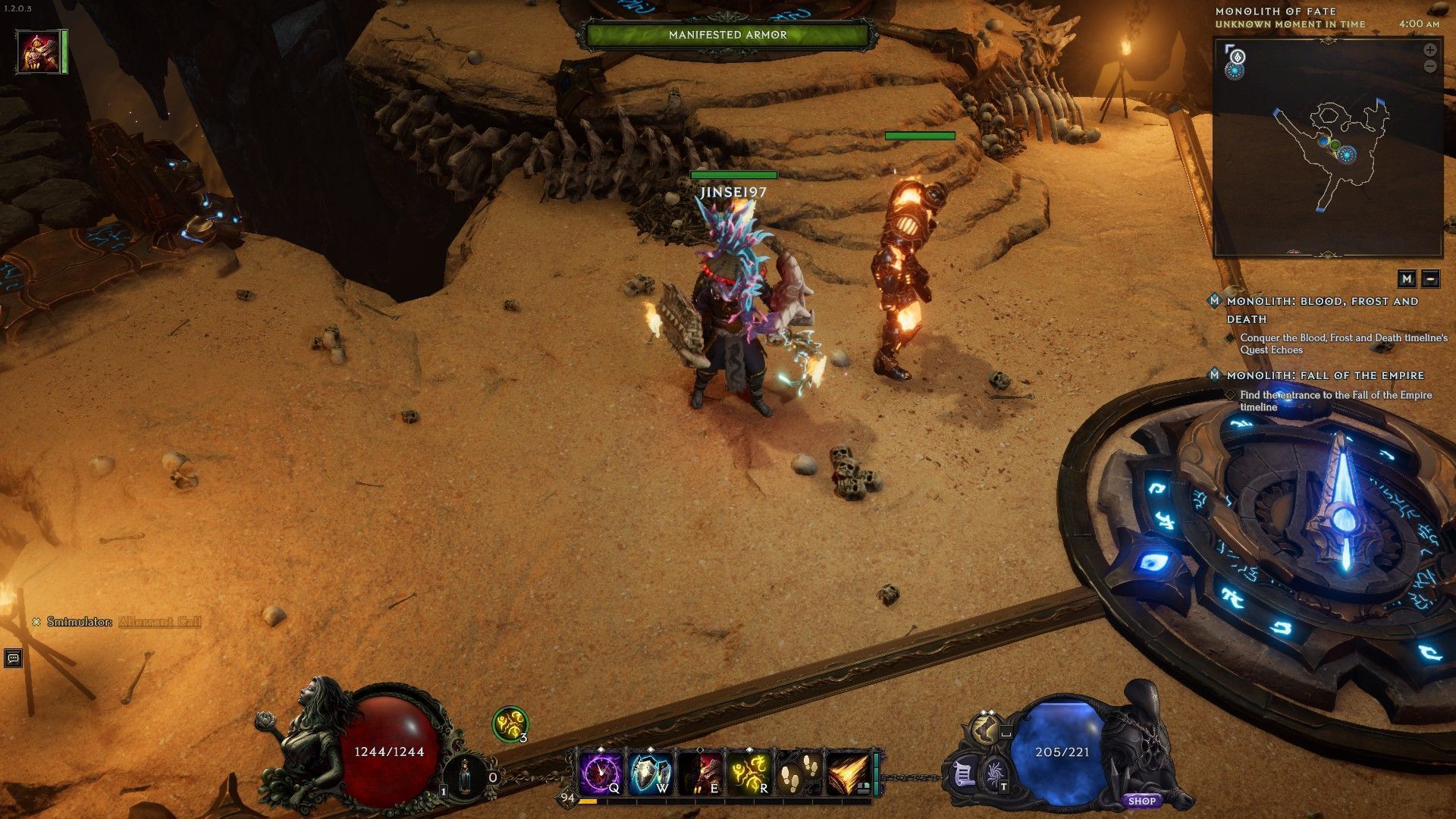Use the shield skill bound to W
The height and width of the screenshot is (819, 1456).
(x=650, y=773)
